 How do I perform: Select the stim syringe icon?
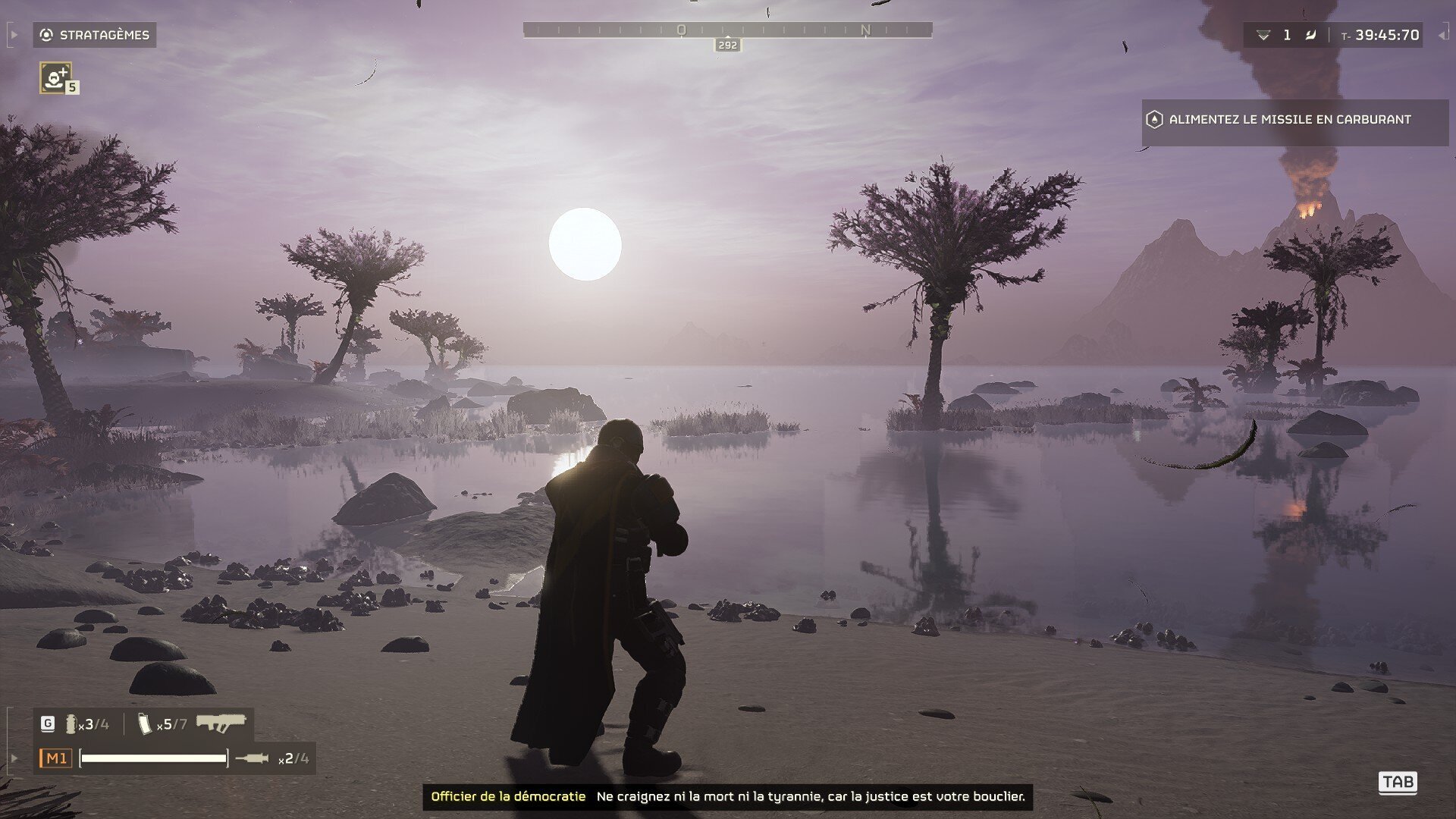pos(252,758)
